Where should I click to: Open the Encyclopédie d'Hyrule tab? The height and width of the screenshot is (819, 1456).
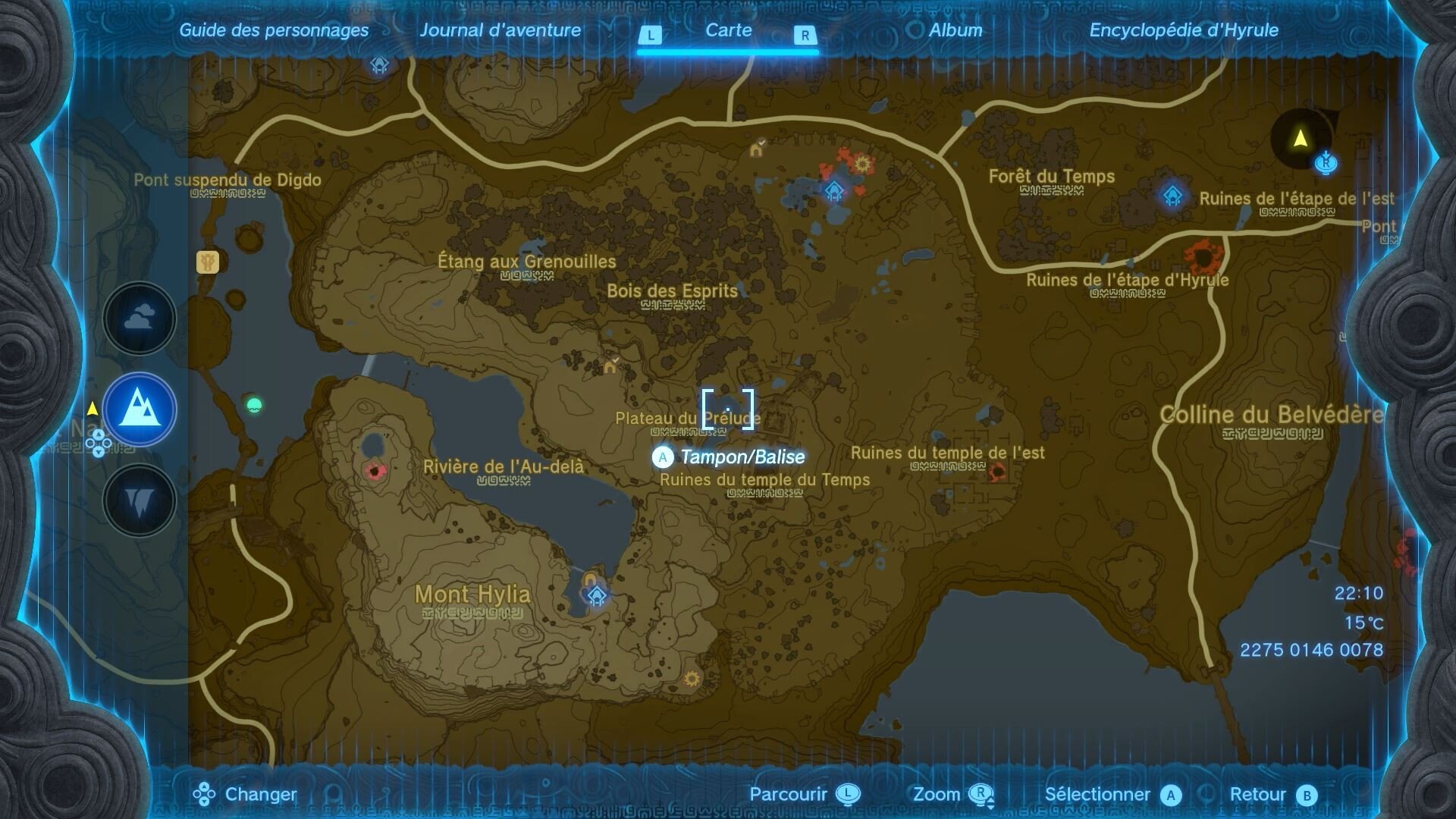[1184, 31]
